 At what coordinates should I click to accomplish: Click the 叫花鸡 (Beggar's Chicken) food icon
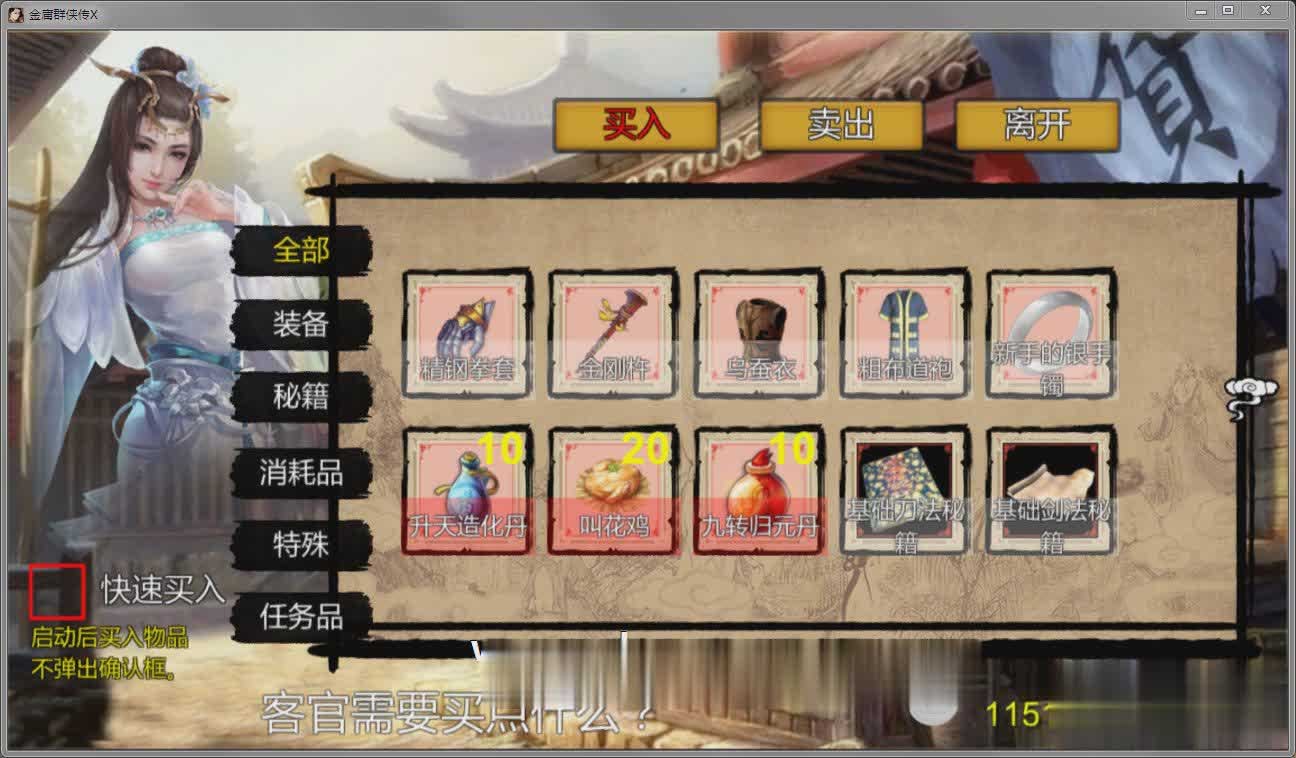click(x=611, y=490)
